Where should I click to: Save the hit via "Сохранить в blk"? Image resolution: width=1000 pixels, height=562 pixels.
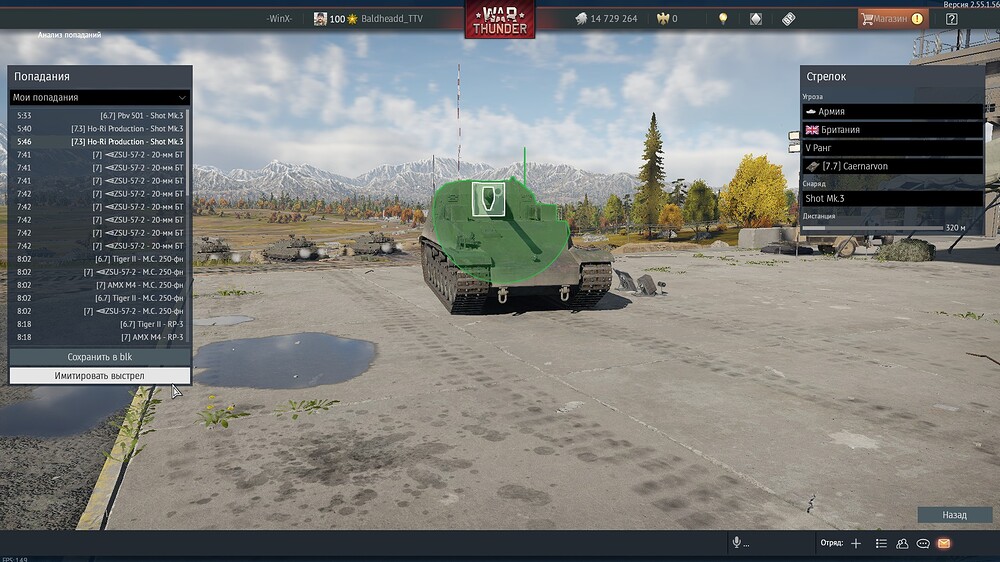point(99,357)
